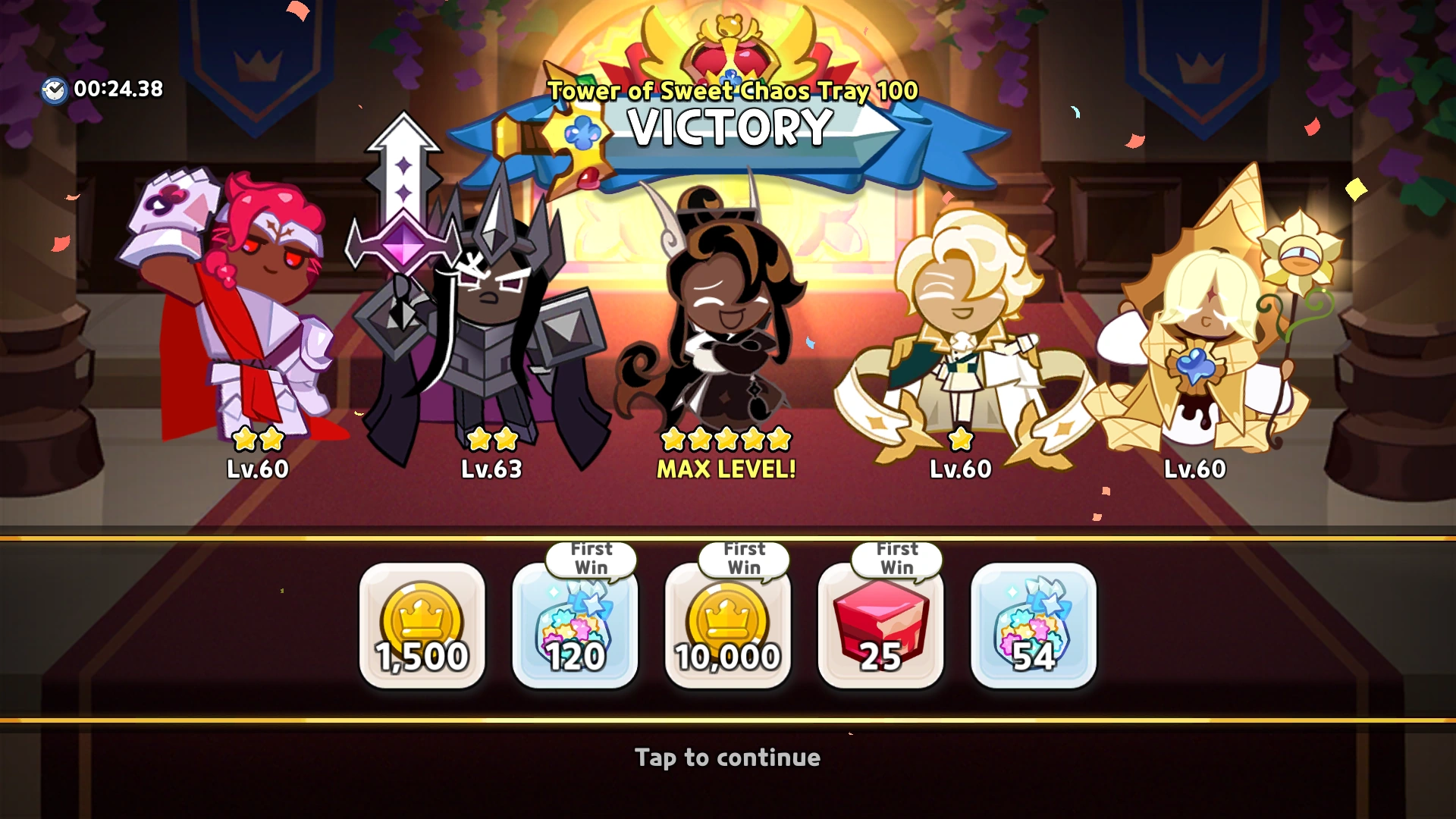Tap the single star under the right Lv.60 cookie
Image resolution: width=1456 pixels, height=819 pixels.
click(x=961, y=438)
